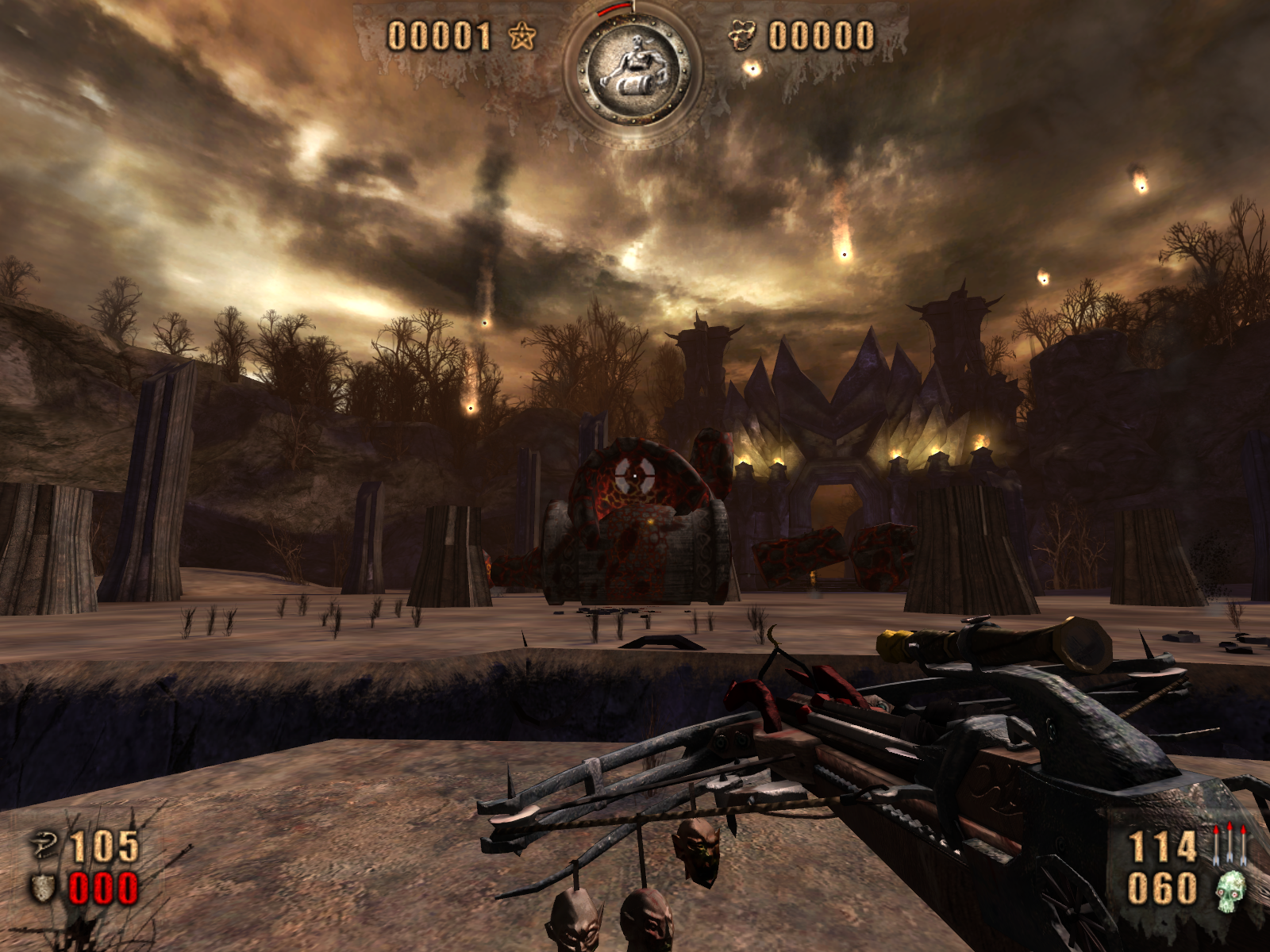Image resolution: width=1270 pixels, height=952 pixels.
Task: Click the green skull ammo icon
Action: click(1231, 889)
